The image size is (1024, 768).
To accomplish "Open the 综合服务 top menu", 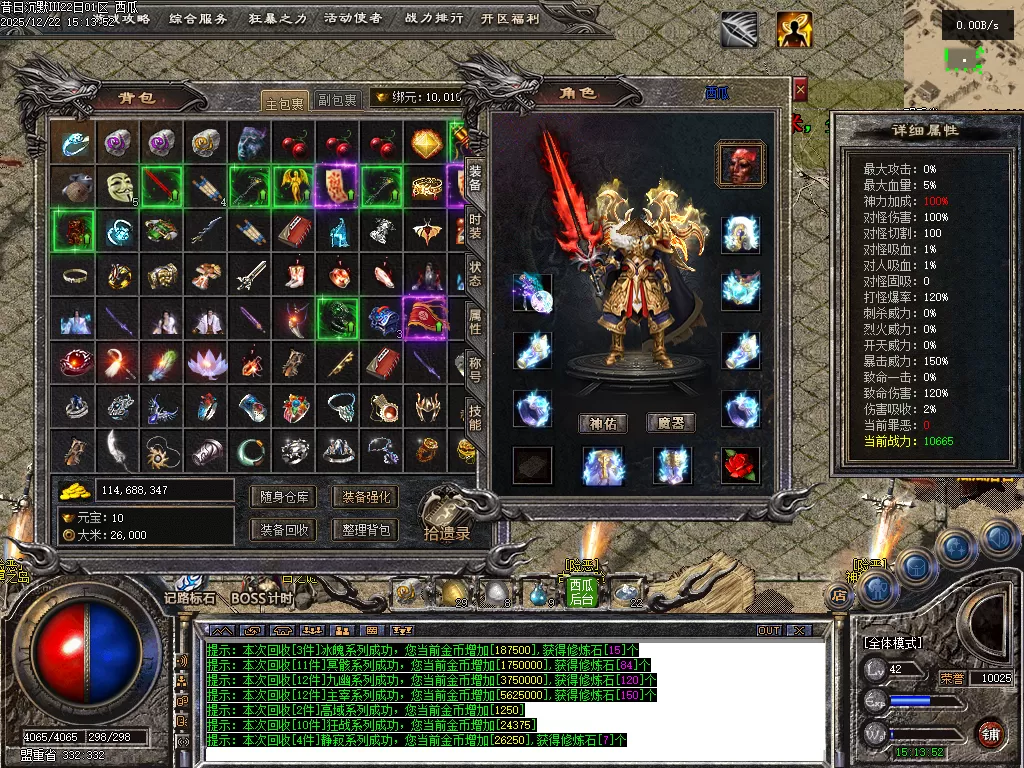I will coord(198,18).
